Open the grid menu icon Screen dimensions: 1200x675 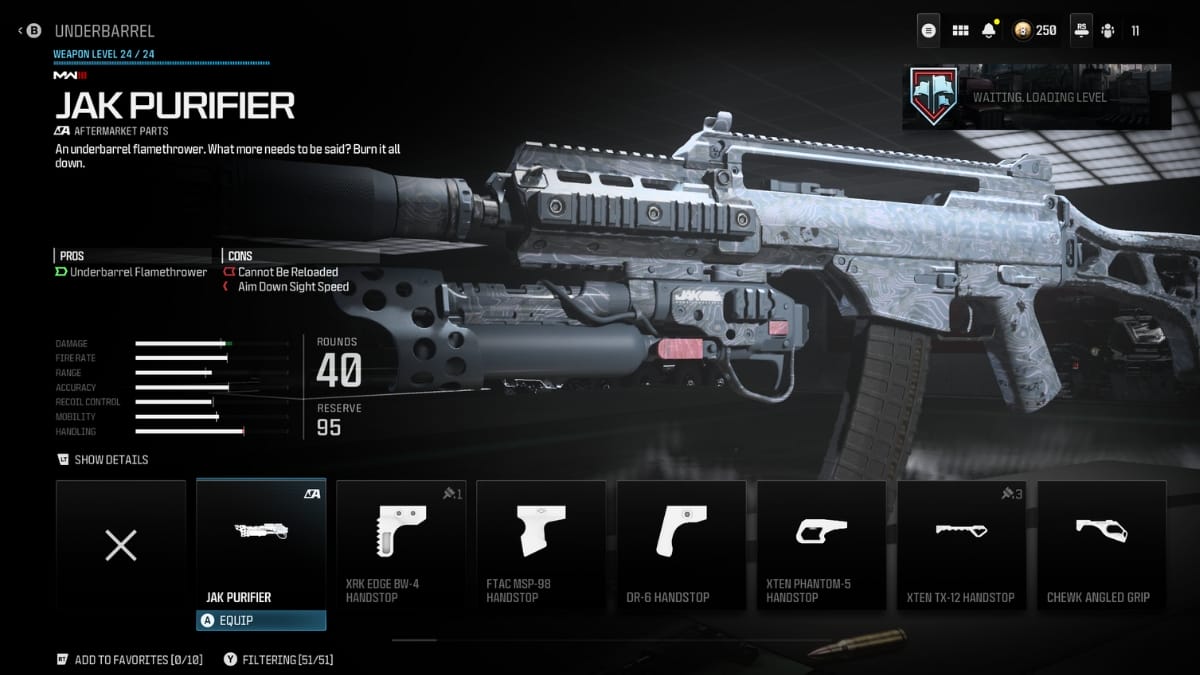tap(960, 31)
